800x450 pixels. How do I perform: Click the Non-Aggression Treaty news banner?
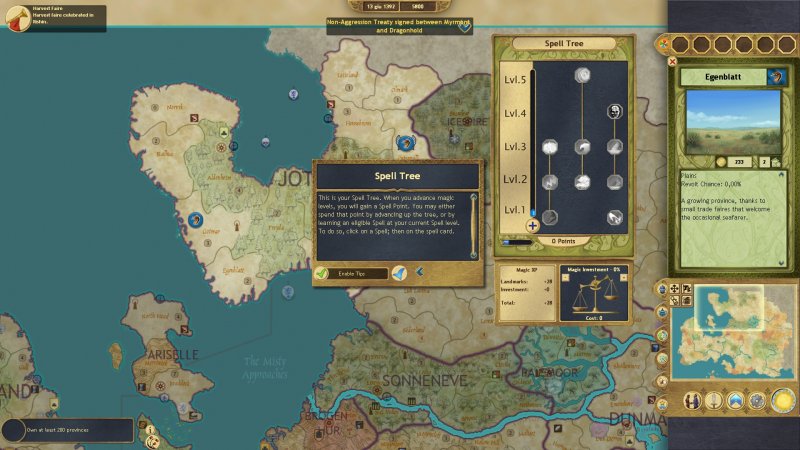pos(398,26)
